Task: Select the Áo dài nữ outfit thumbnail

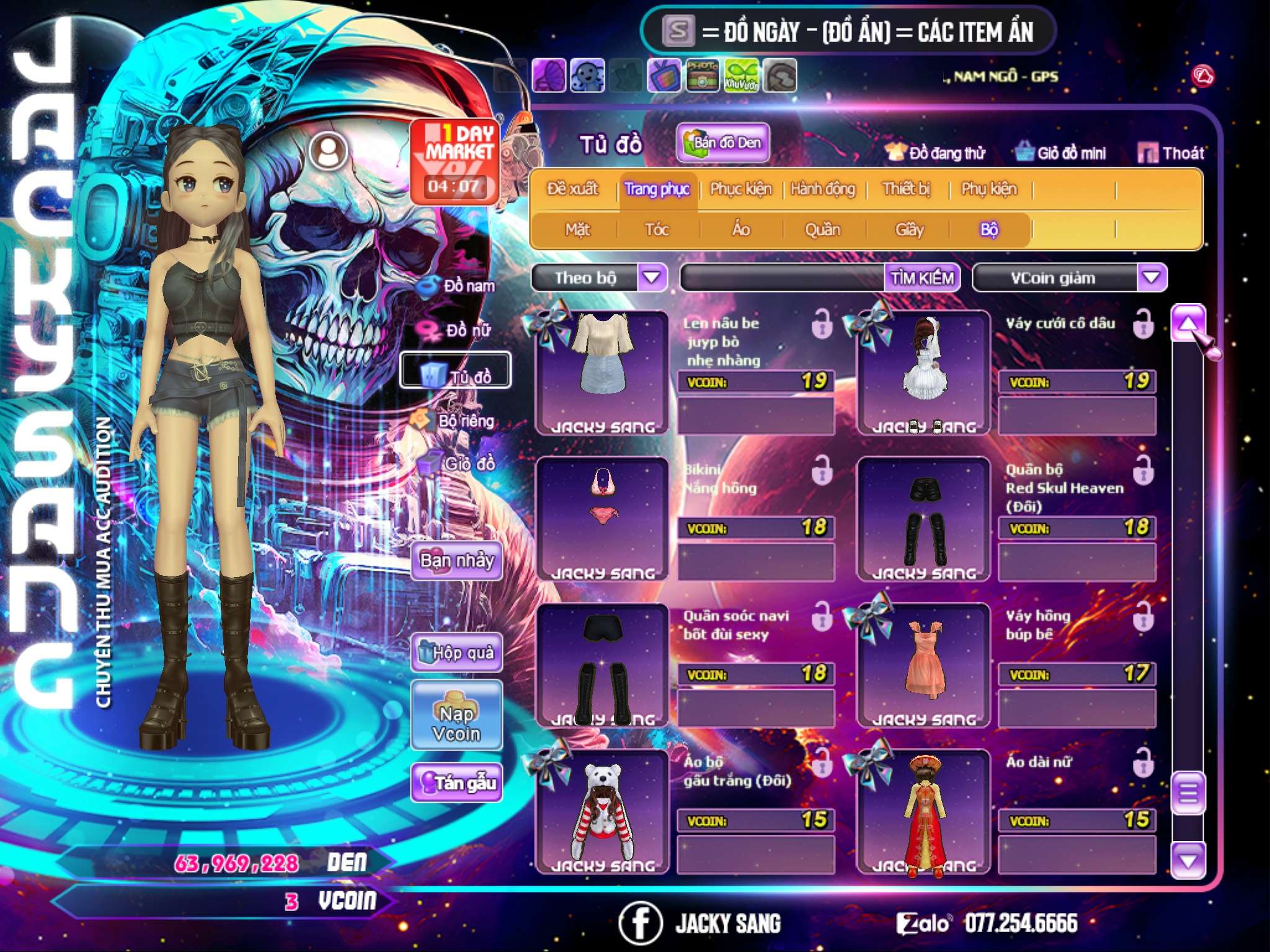Action: coord(923,812)
